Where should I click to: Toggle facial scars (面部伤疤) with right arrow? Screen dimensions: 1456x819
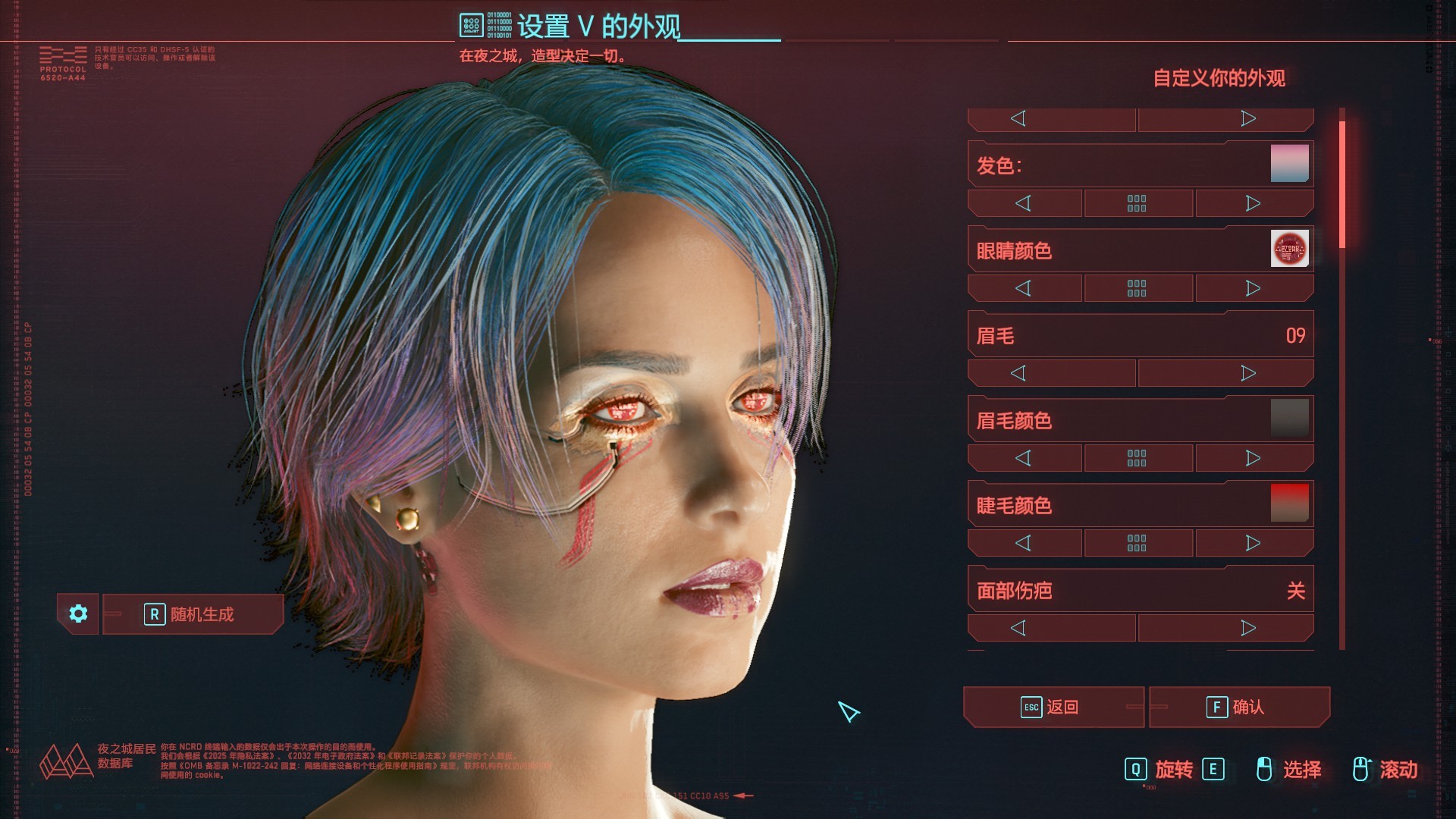(x=1248, y=628)
